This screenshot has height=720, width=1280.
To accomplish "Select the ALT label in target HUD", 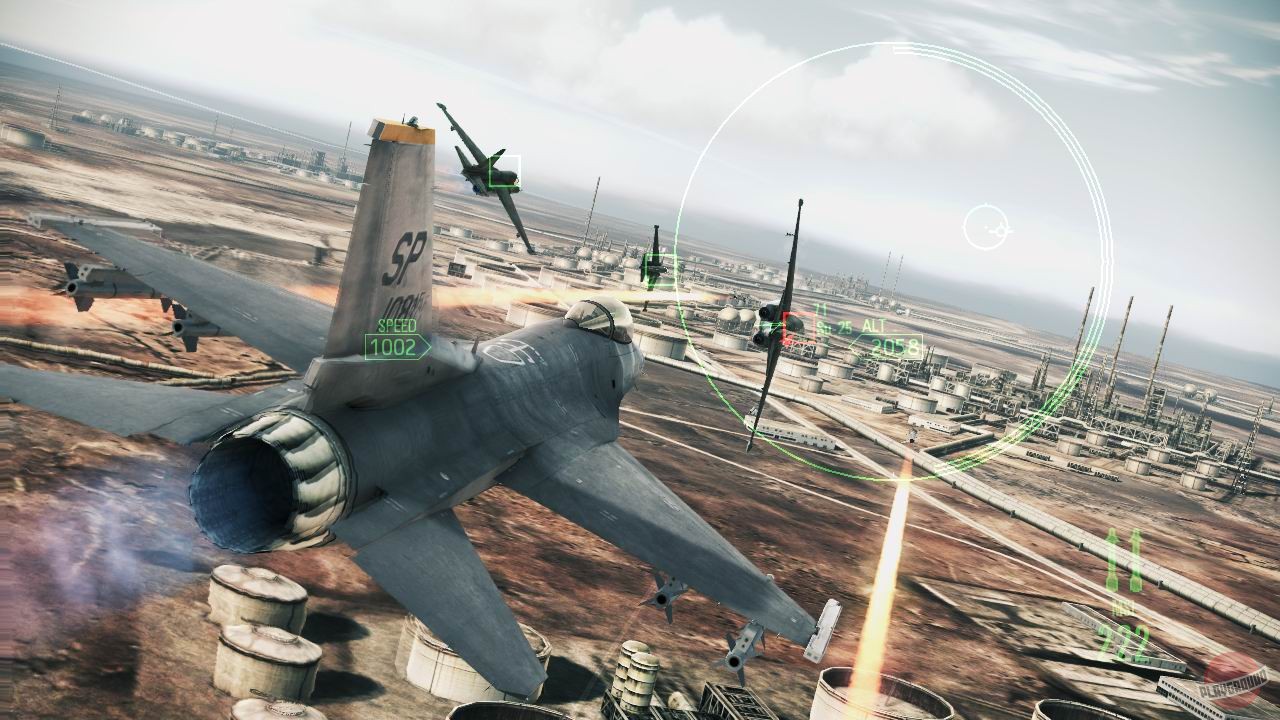I will click(873, 326).
